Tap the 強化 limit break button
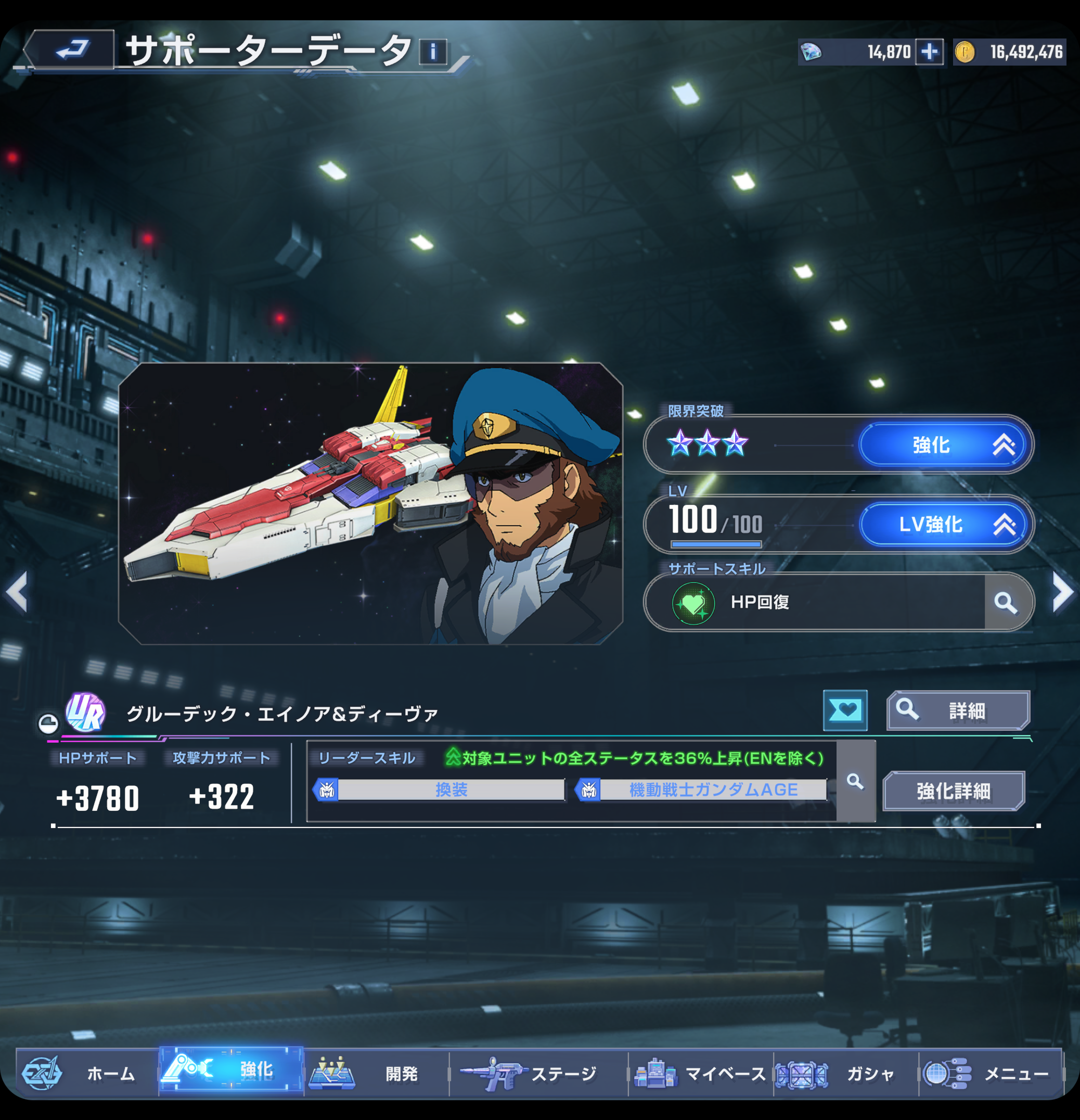This screenshot has height=1120, width=1080. tap(945, 444)
